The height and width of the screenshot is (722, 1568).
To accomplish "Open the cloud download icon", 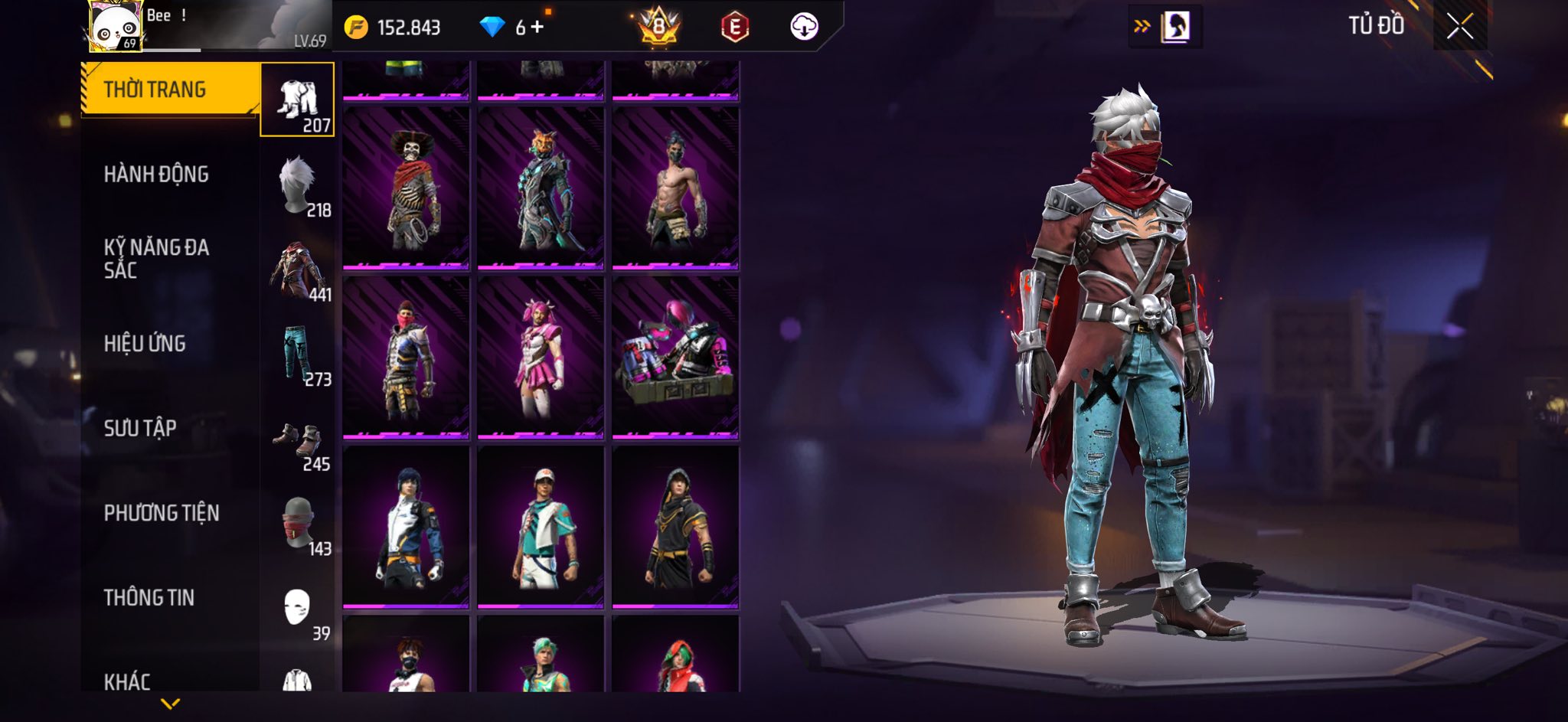I will 804,27.
